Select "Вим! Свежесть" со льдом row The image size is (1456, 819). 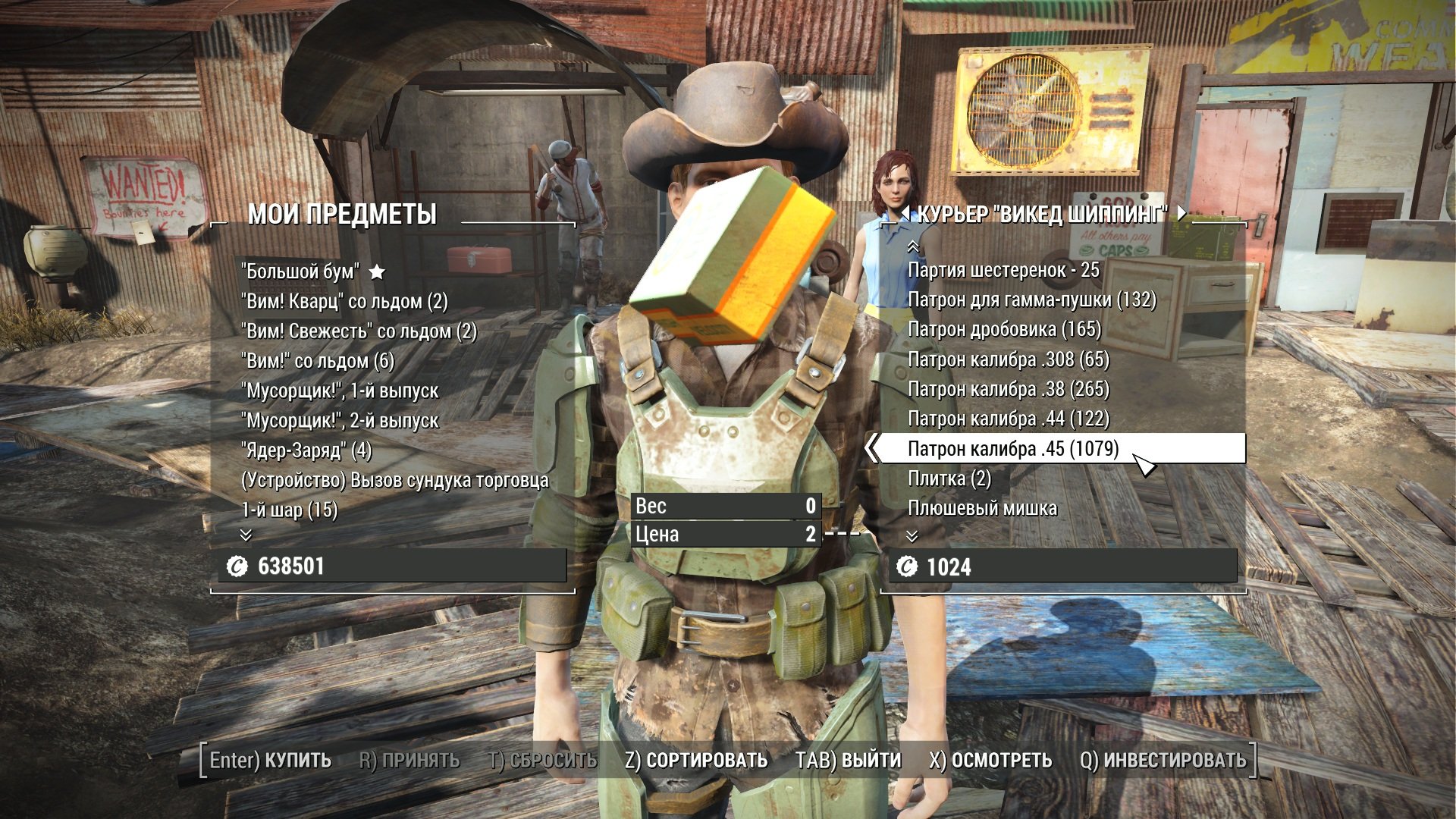pyautogui.click(x=359, y=331)
